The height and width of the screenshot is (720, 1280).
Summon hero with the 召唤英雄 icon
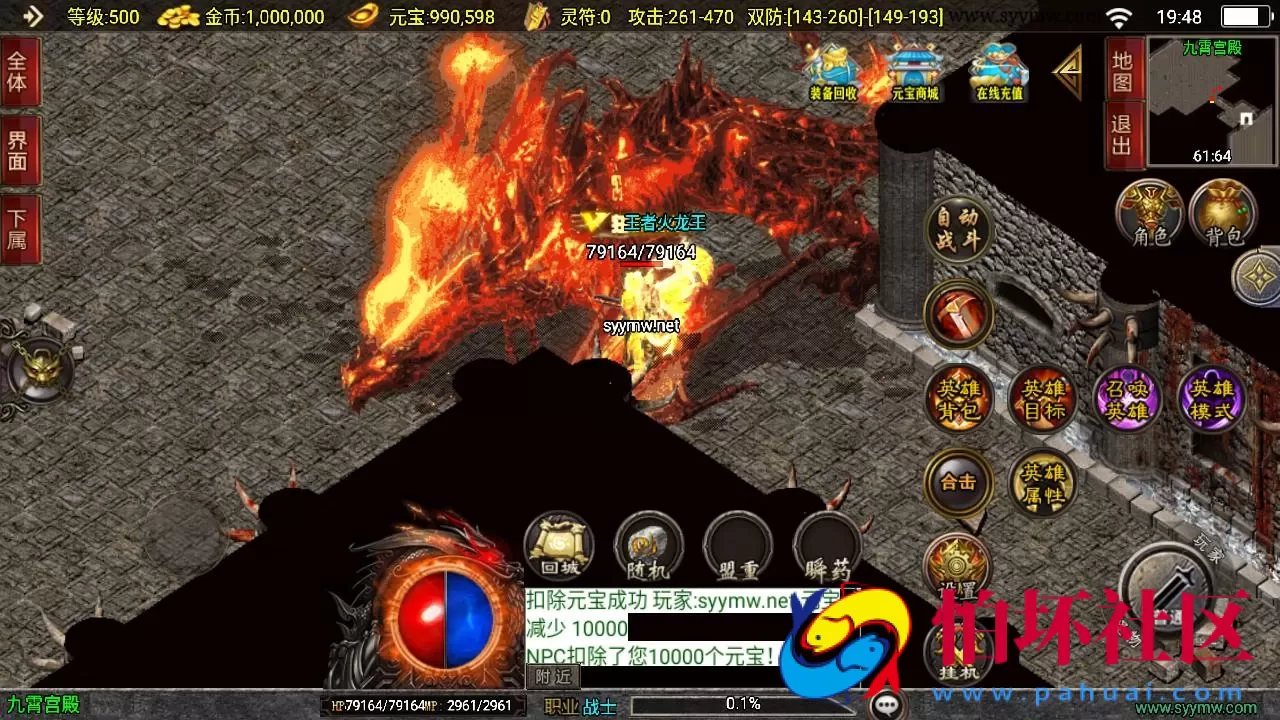(x=1126, y=399)
